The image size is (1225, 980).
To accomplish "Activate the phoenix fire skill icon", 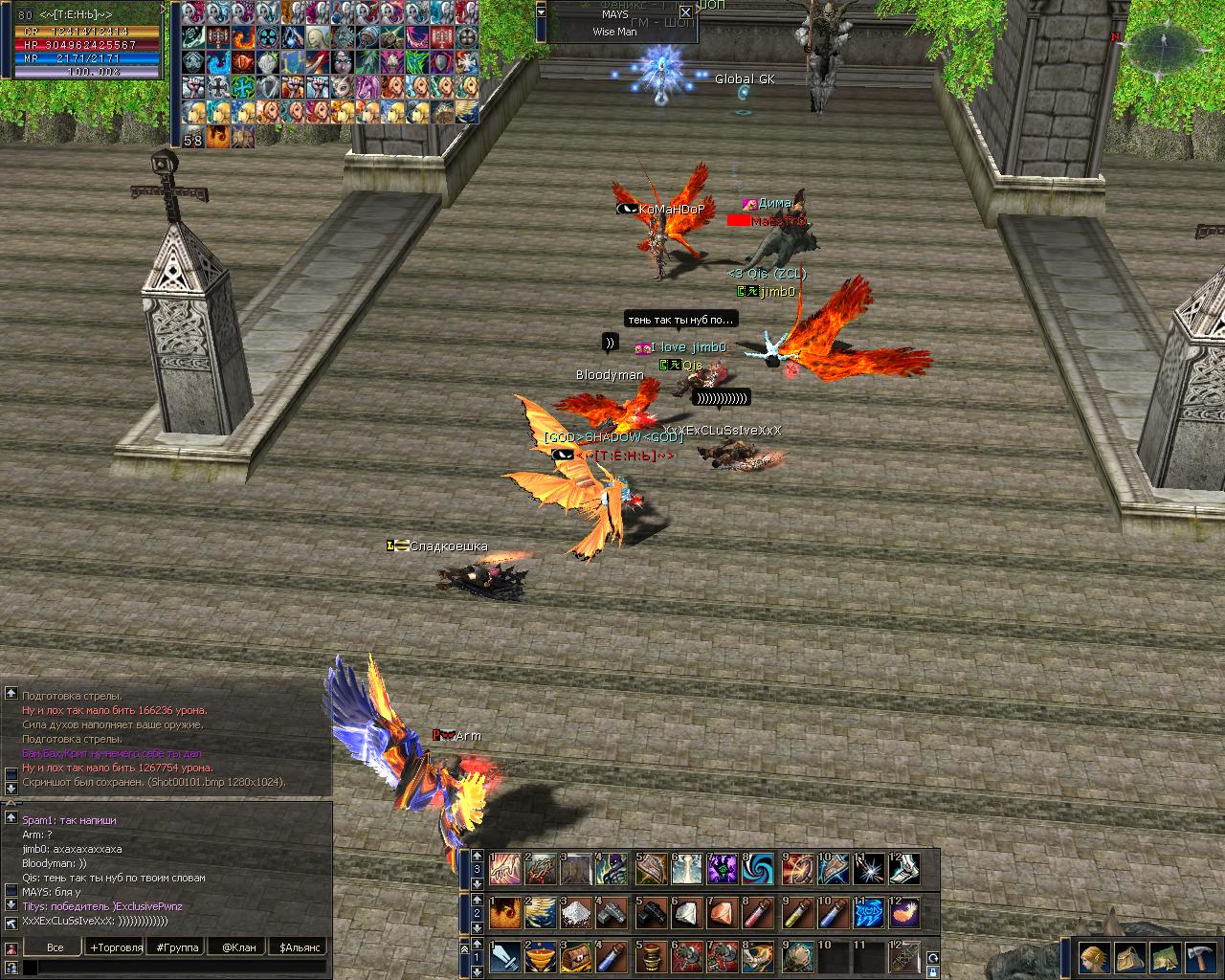I will coord(505,913).
